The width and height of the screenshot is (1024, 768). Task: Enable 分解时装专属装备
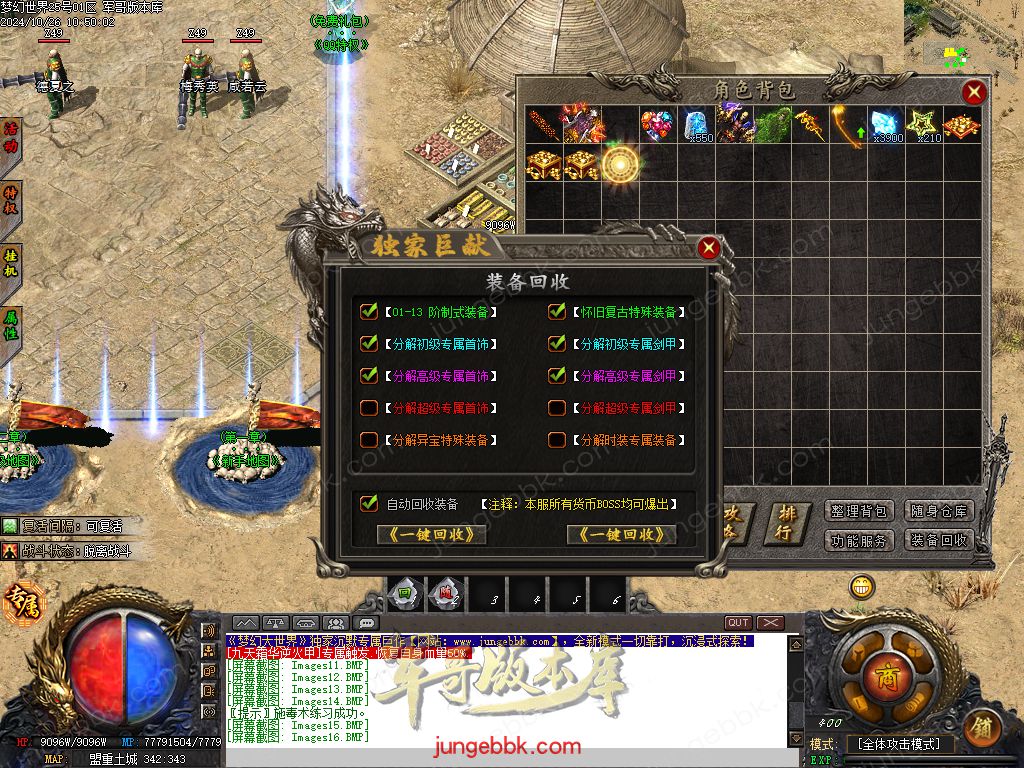pos(557,440)
